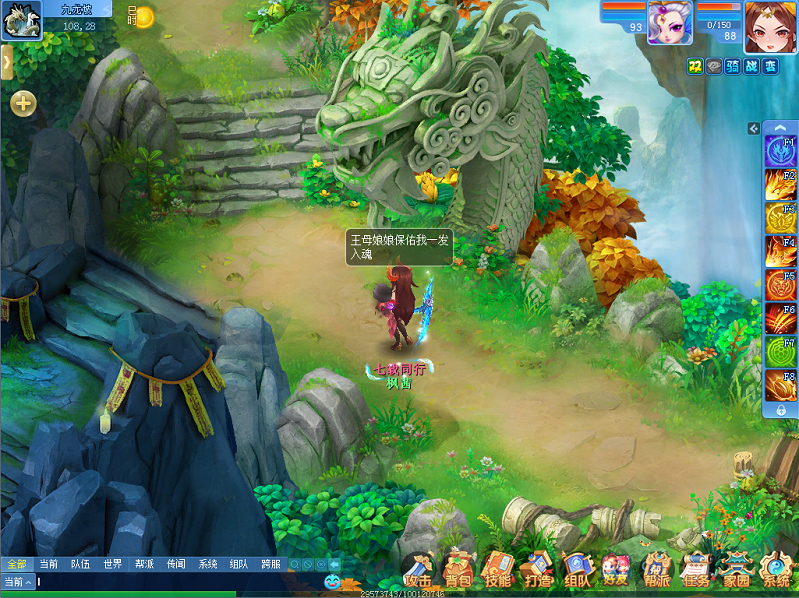Click the round yellow plus button
This screenshot has width=799, height=598.
point(23,102)
